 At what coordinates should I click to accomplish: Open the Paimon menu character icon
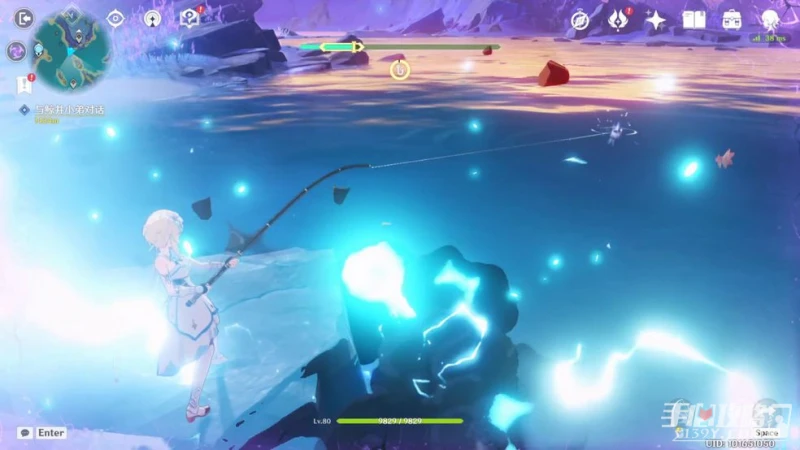[771, 19]
